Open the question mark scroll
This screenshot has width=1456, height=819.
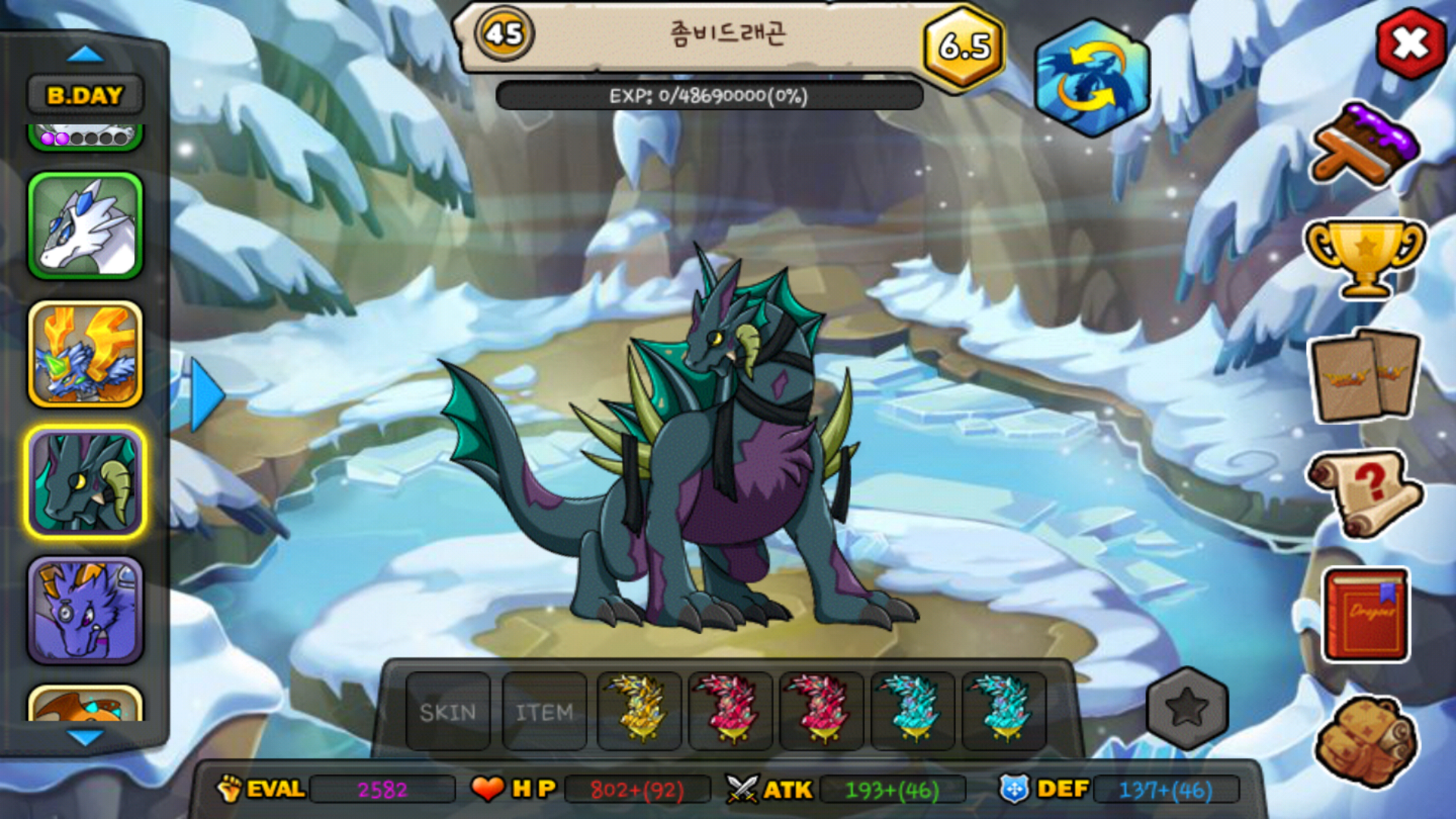click(1365, 493)
